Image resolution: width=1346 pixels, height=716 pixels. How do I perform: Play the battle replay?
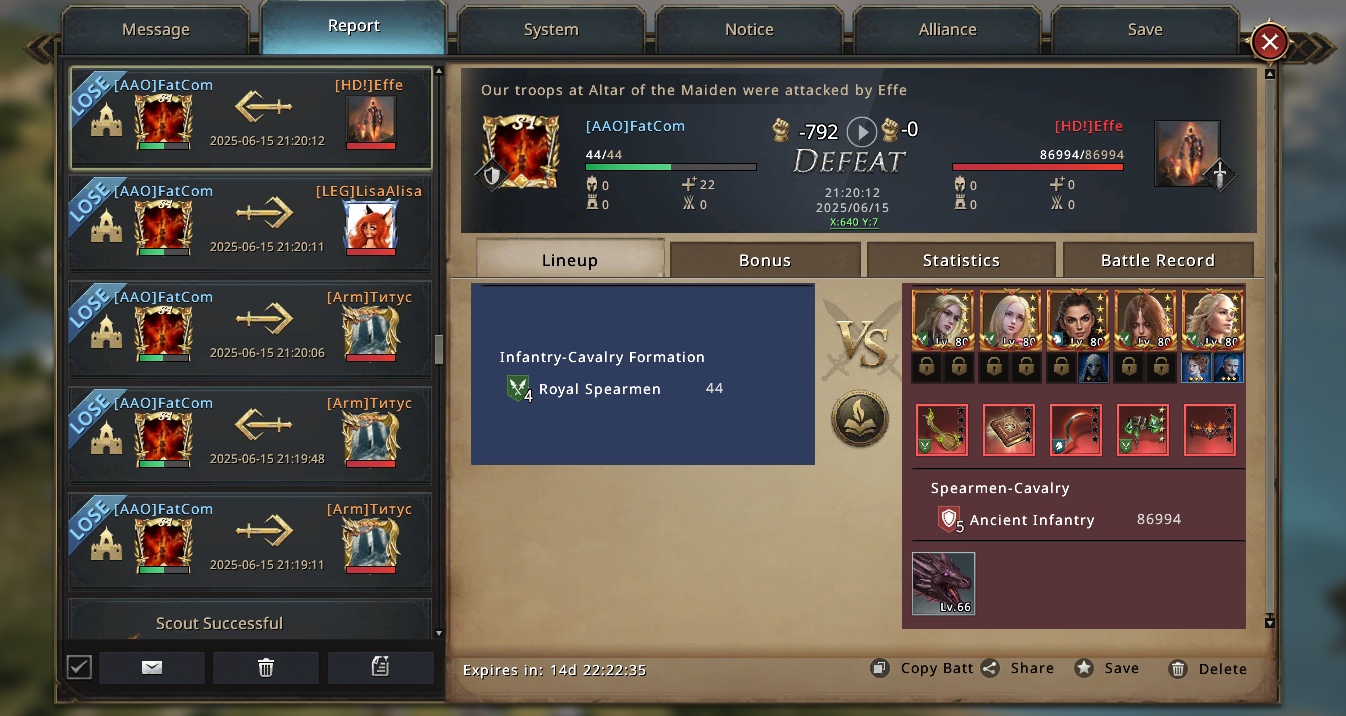pos(861,131)
